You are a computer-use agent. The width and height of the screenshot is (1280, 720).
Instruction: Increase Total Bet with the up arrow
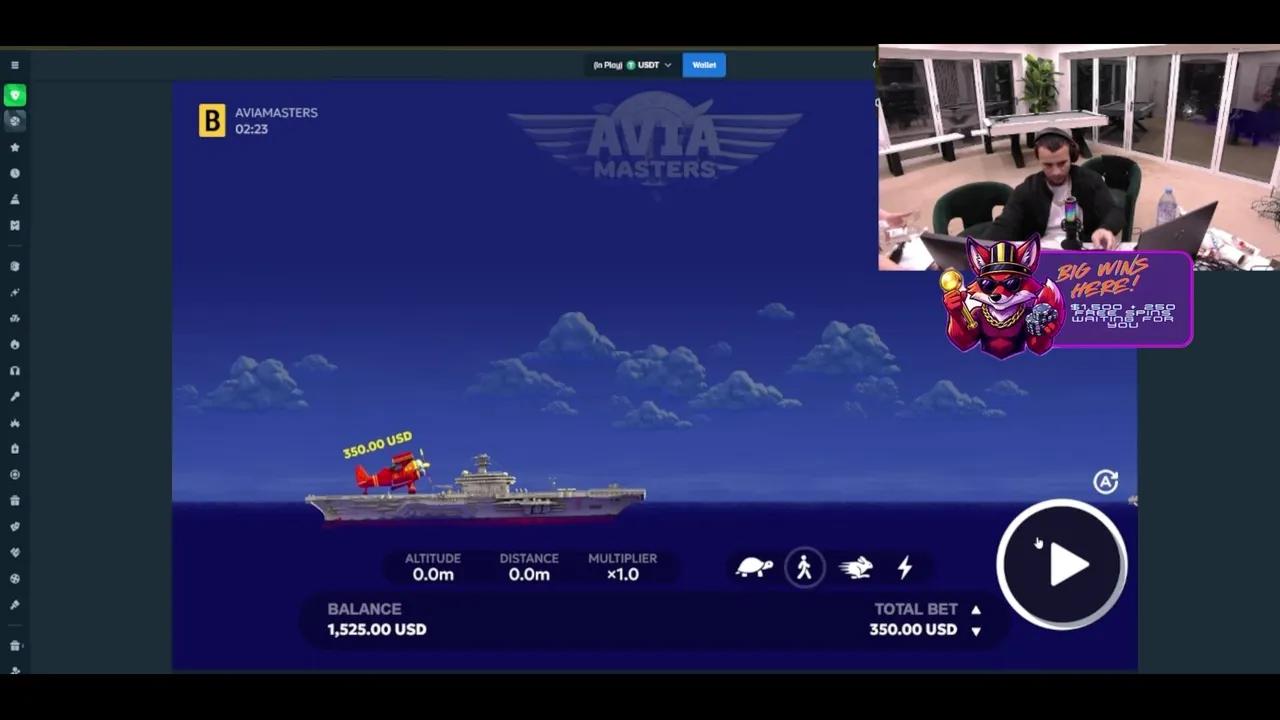click(x=975, y=609)
